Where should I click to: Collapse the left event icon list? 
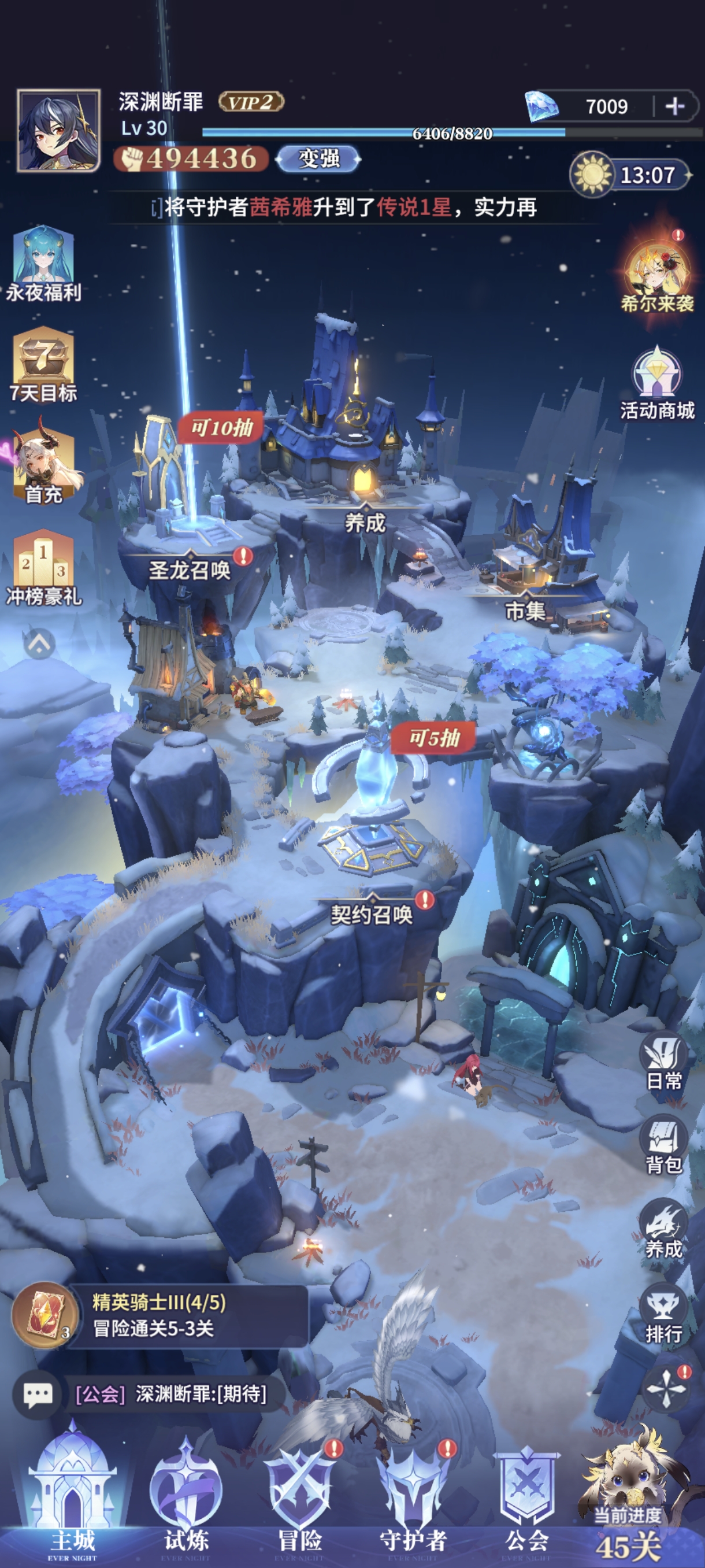pyautogui.click(x=39, y=643)
